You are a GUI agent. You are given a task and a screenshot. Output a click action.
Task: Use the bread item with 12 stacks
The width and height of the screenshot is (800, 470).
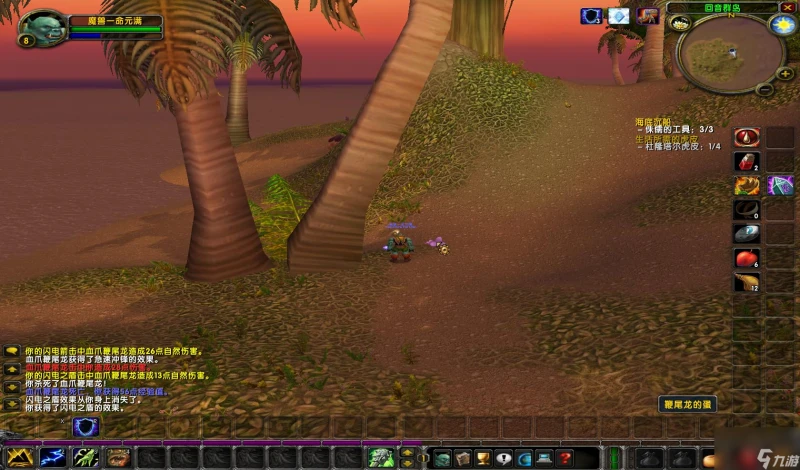746,282
